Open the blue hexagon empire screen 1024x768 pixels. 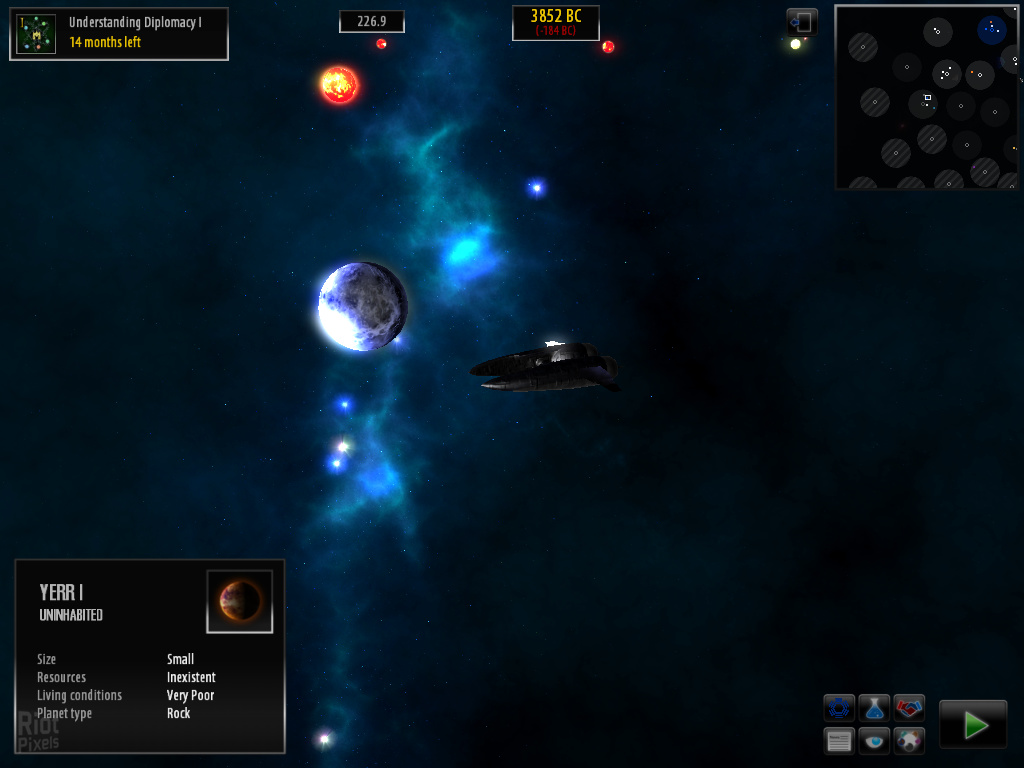point(839,708)
